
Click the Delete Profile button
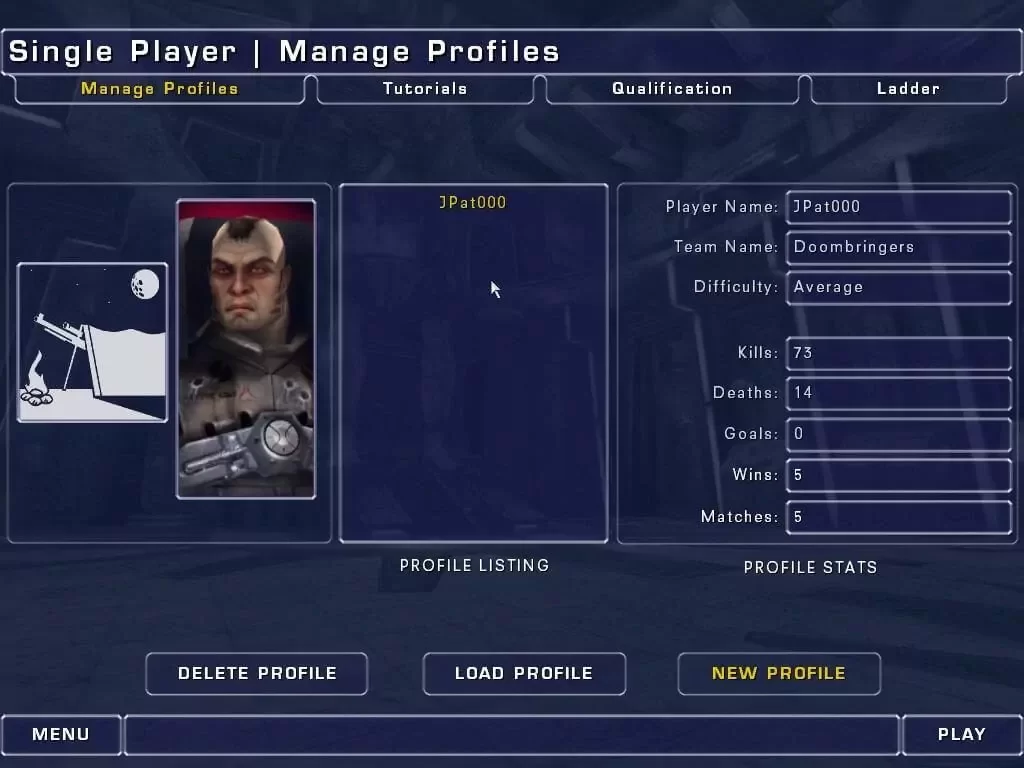[257, 673]
